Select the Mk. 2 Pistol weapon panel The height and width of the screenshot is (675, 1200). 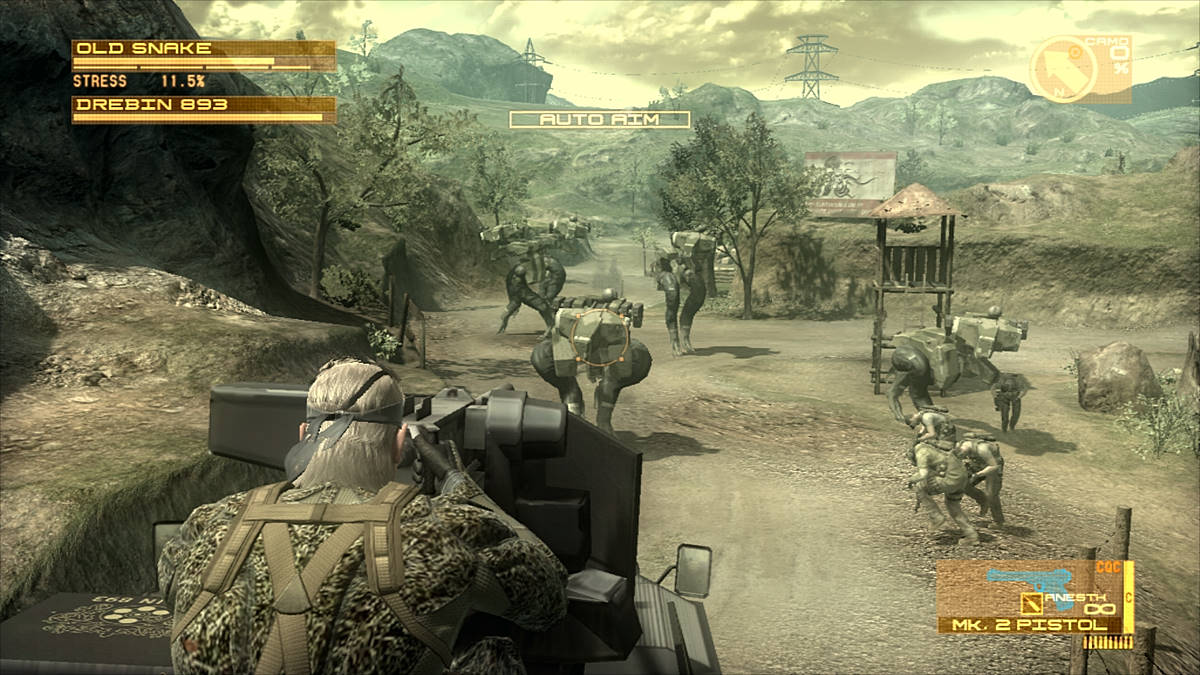[1034, 597]
